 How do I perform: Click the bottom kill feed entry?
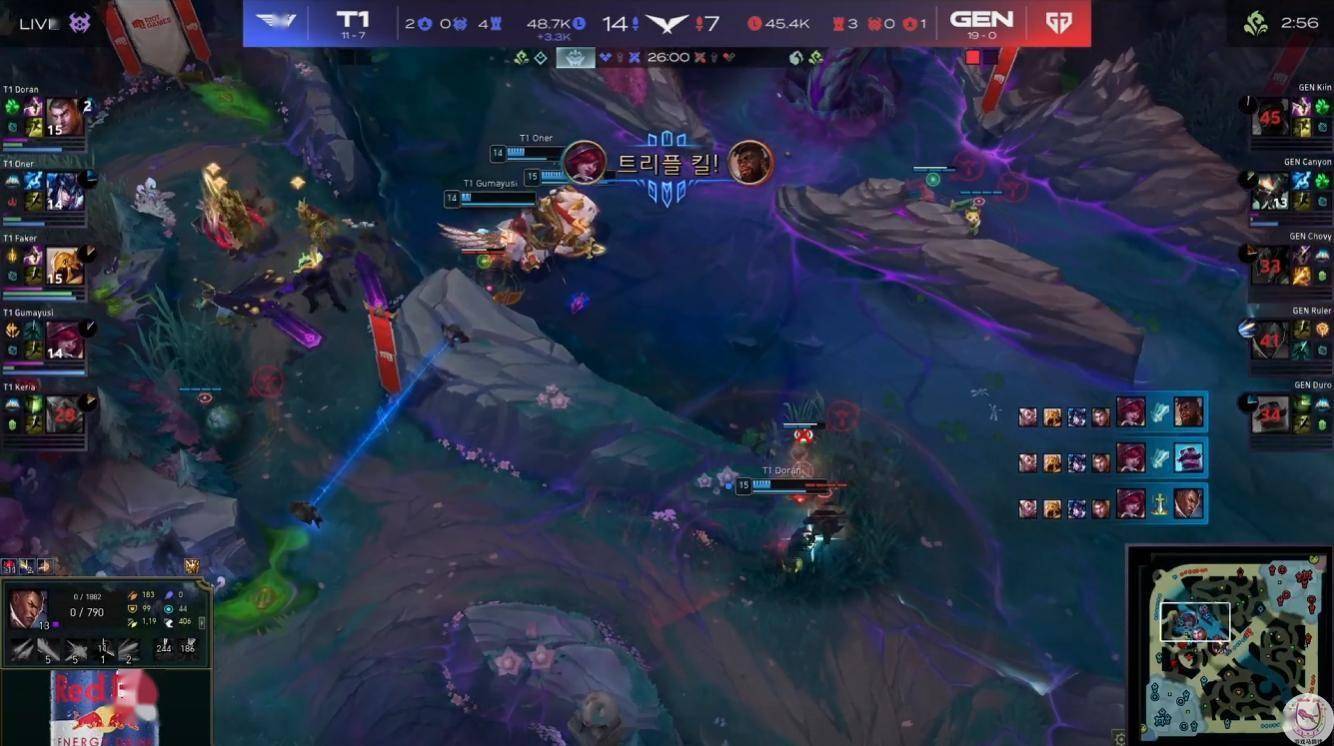click(x=1111, y=503)
